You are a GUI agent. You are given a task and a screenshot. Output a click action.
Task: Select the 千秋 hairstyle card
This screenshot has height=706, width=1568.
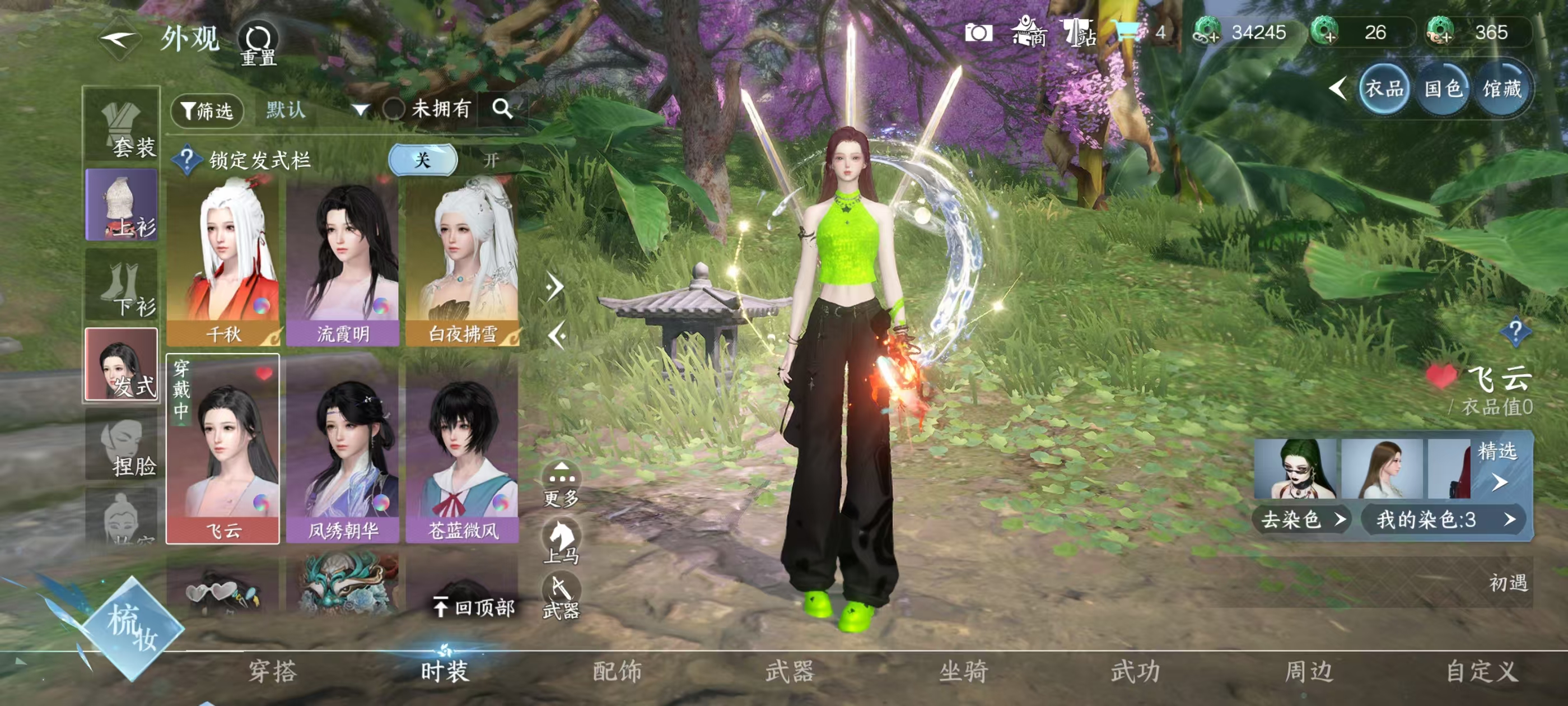(x=223, y=262)
